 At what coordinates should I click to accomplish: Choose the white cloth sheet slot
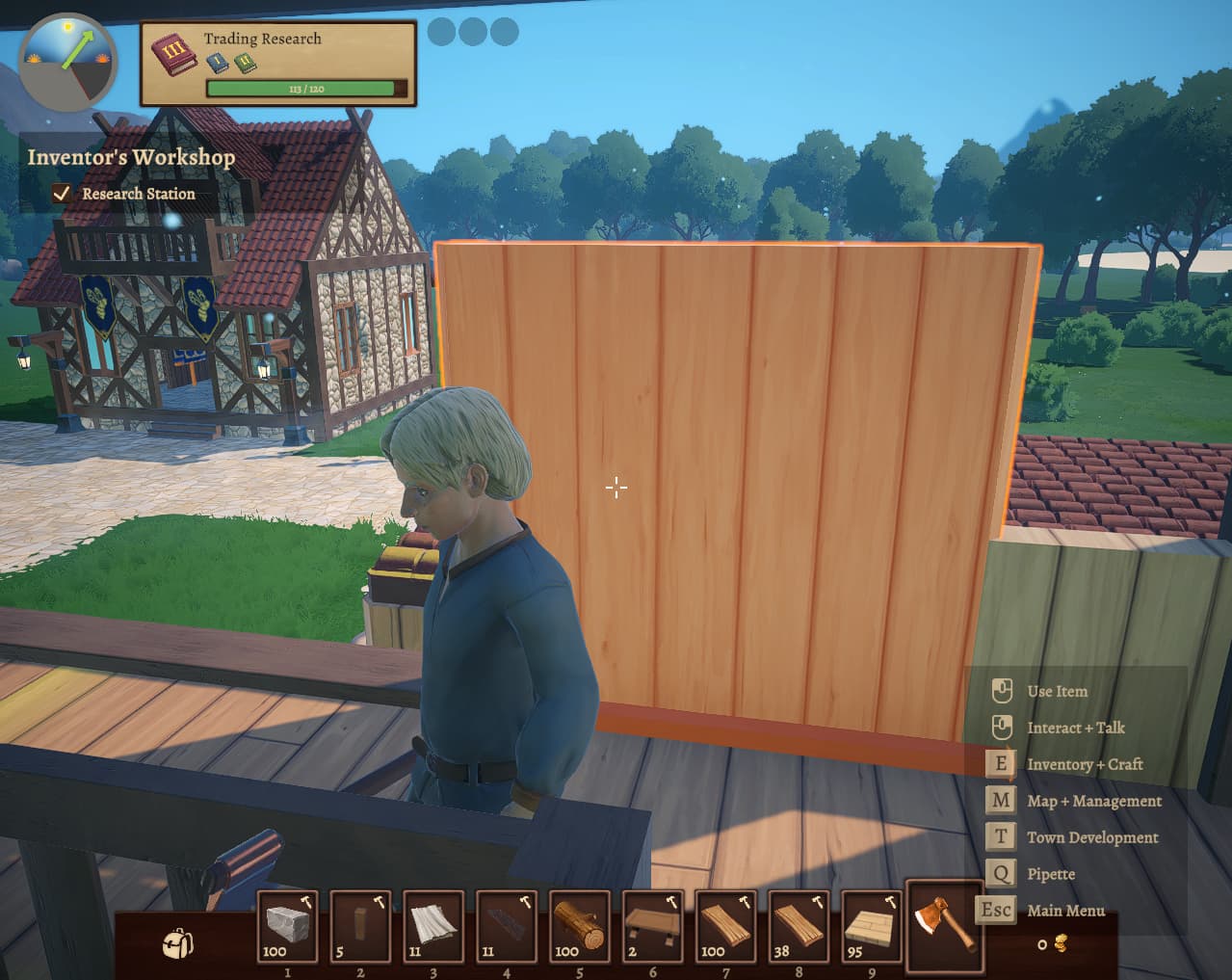click(433, 926)
